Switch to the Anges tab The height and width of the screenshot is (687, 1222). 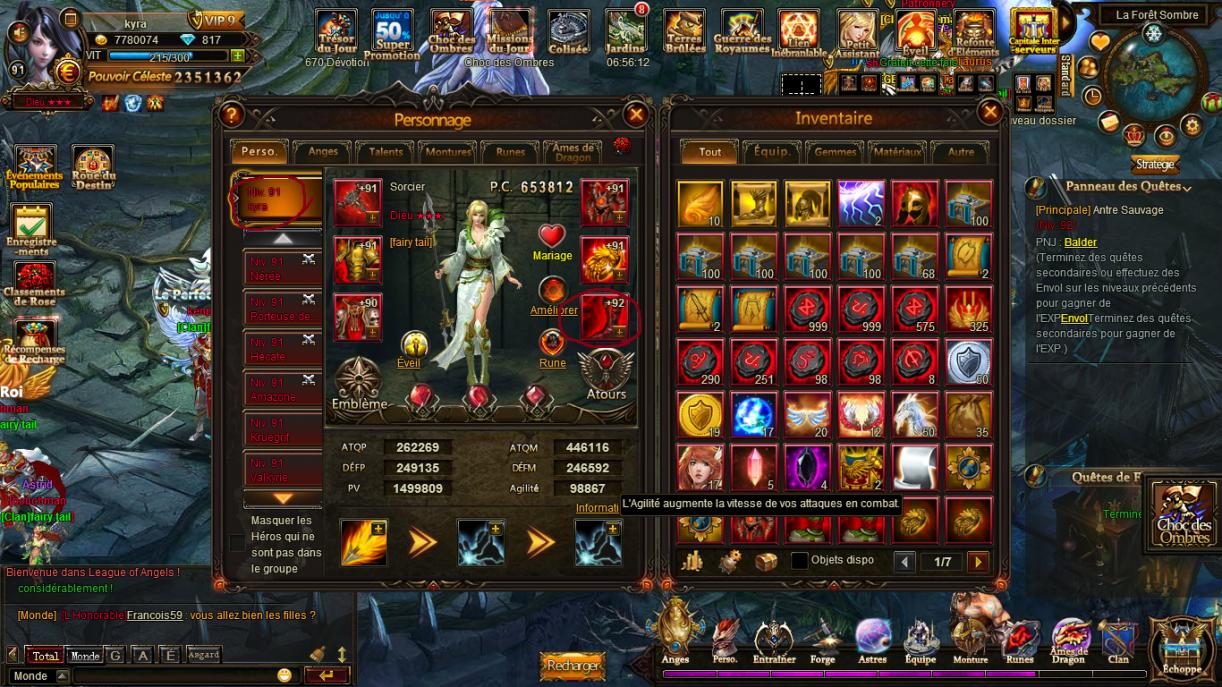pos(323,152)
